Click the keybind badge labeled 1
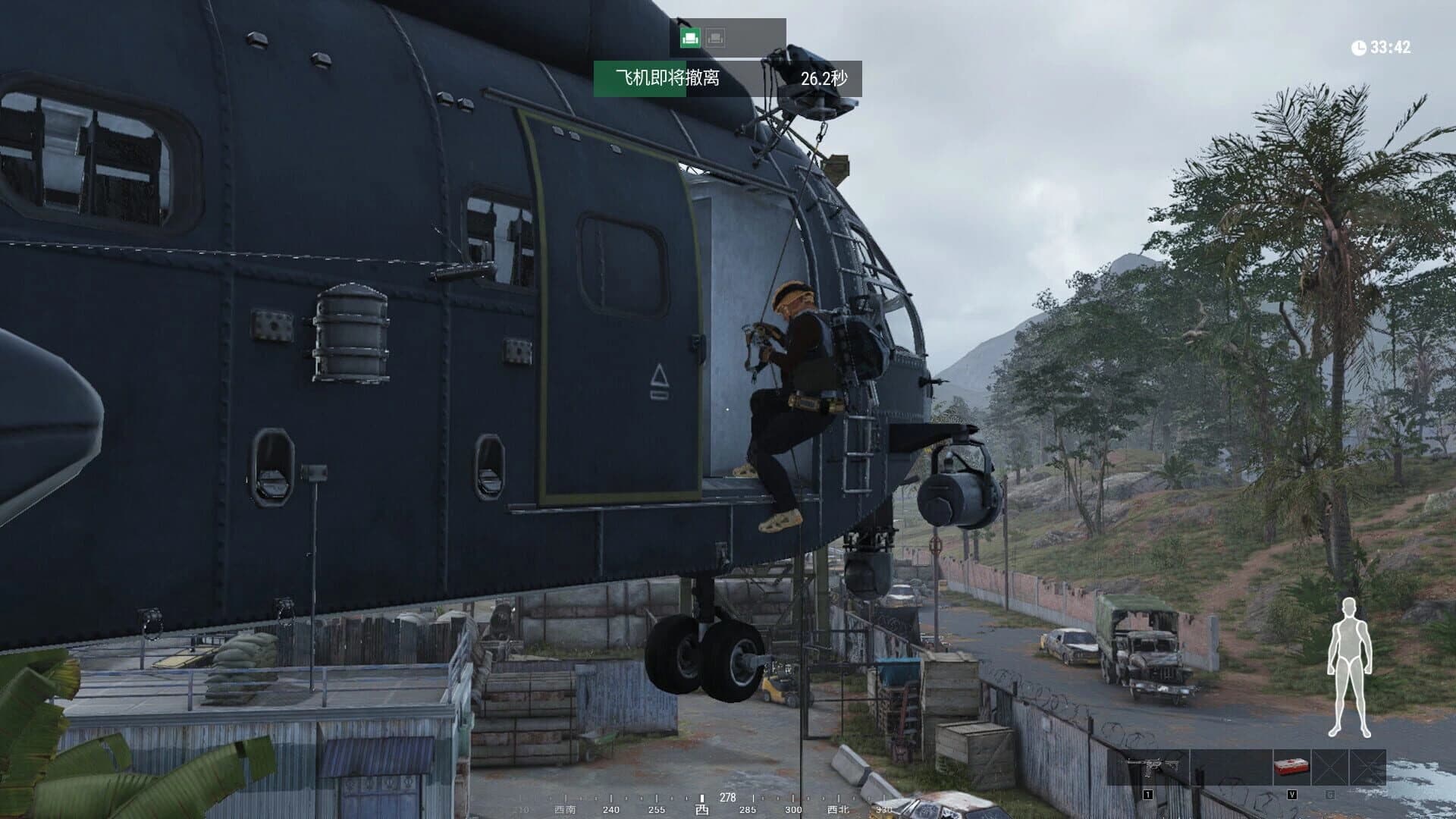The image size is (1456, 819). click(x=1148, y=794)
